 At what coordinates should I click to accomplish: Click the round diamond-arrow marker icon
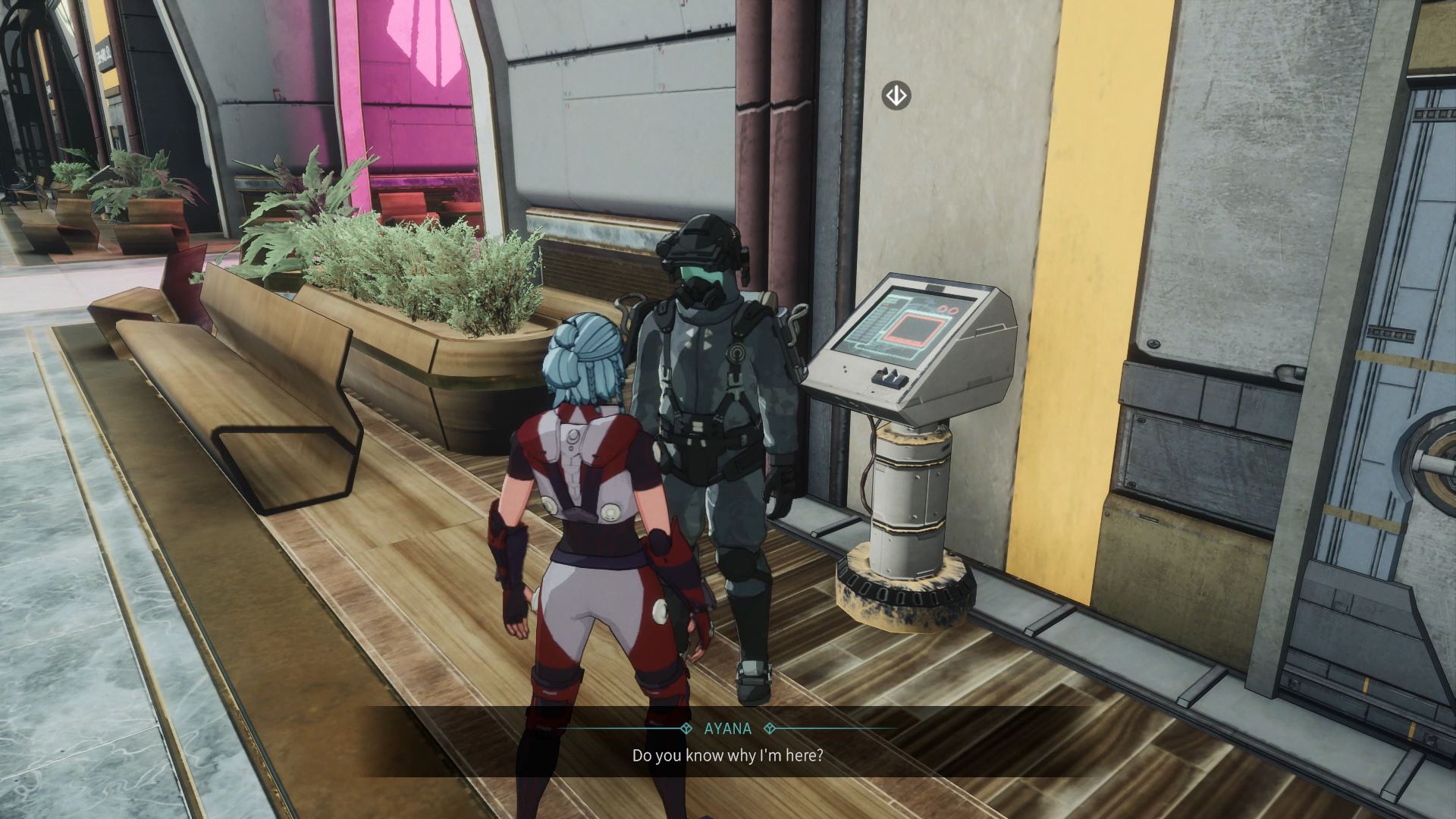pos(896,96)
